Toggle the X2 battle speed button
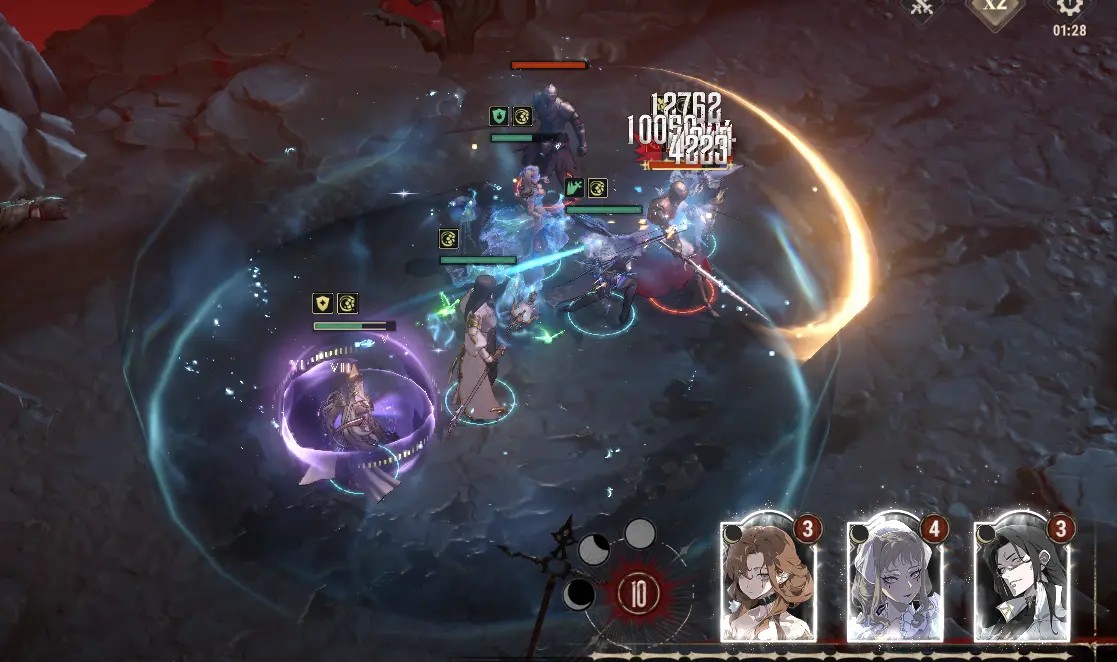1117x662 pixels. coord(995,8)
